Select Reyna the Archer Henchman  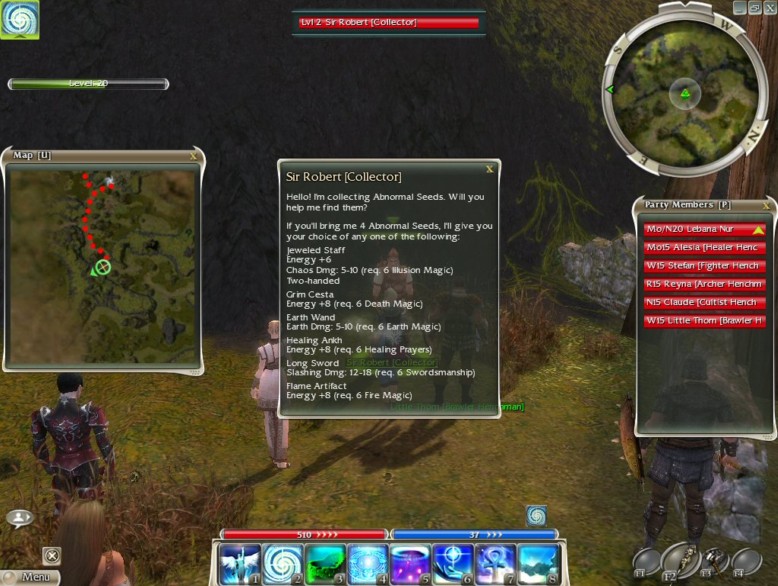point(704,284)
